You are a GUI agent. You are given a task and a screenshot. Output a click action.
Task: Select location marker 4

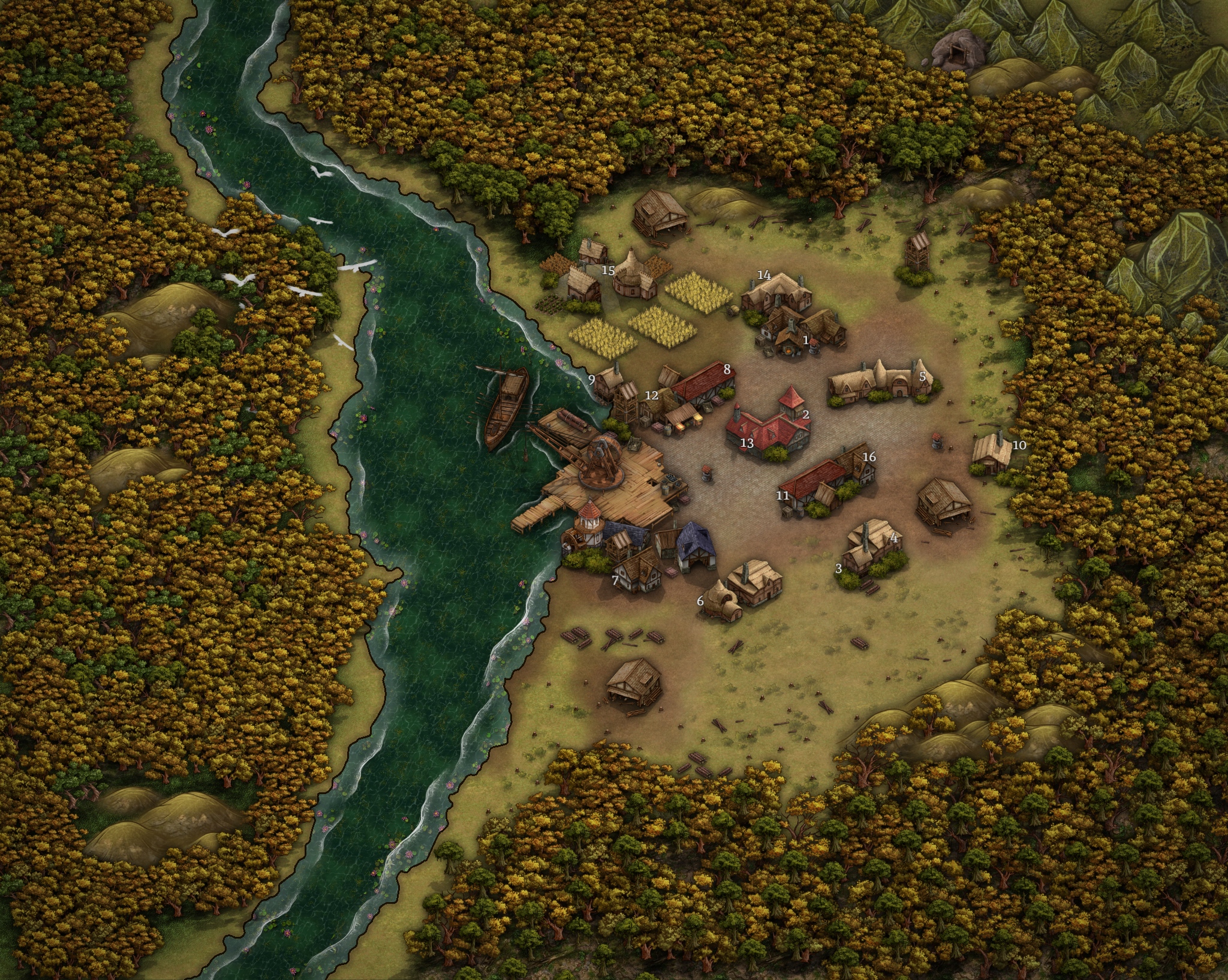pos(893,539)
